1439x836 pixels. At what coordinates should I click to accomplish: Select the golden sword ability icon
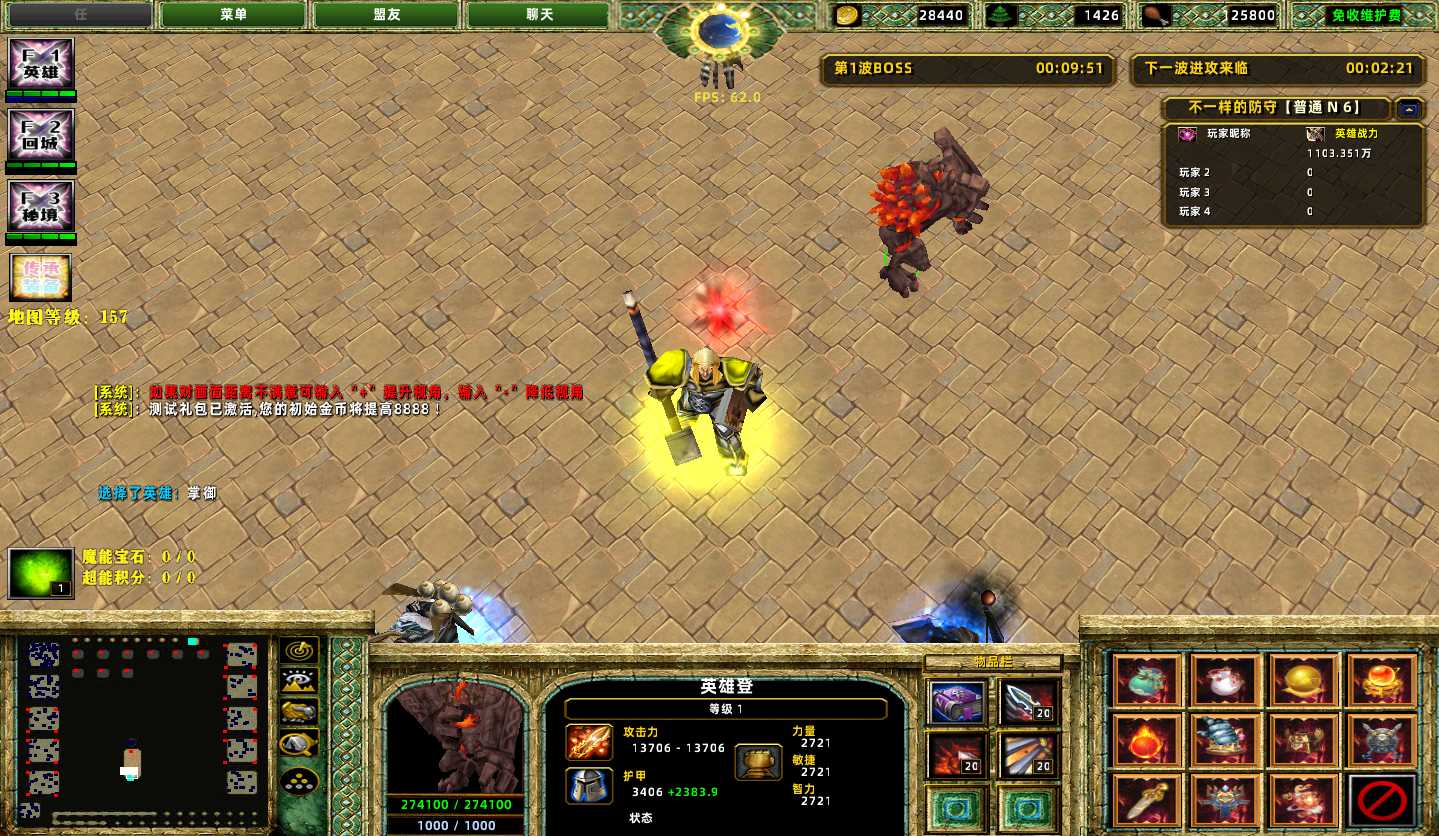pyautogui.click(x=1148, y=800)
